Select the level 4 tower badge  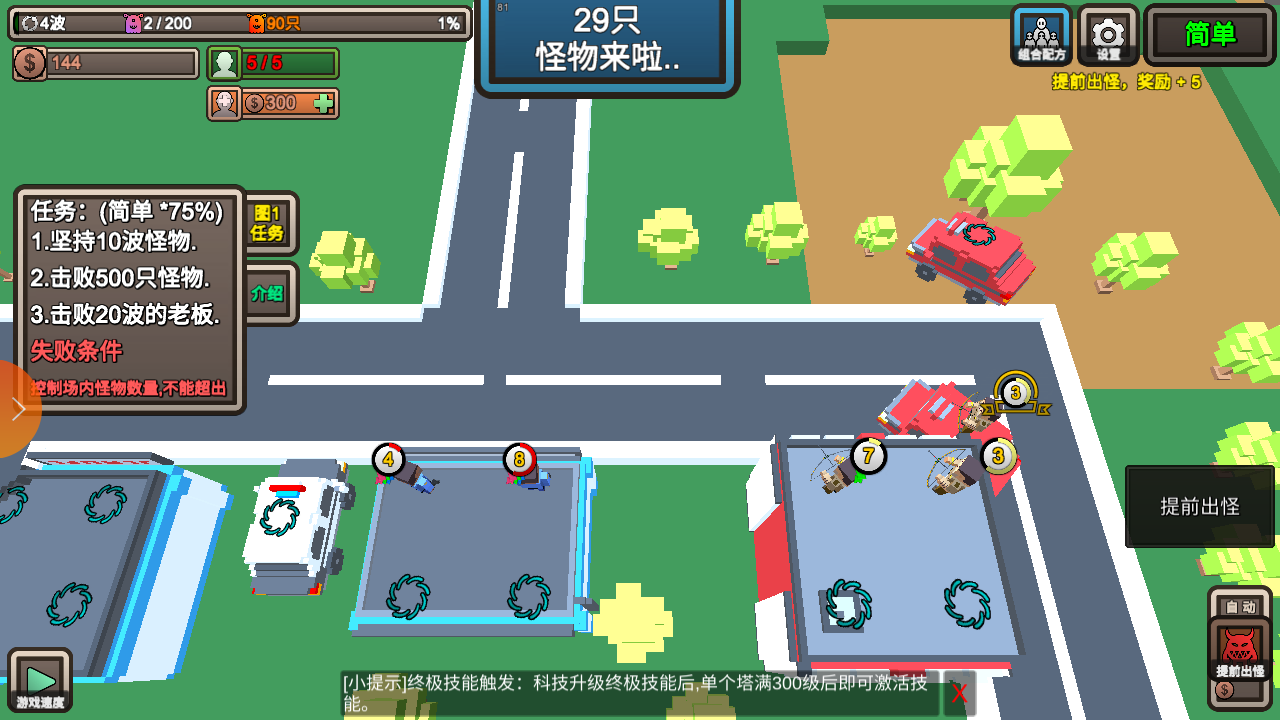coord(388,460)
